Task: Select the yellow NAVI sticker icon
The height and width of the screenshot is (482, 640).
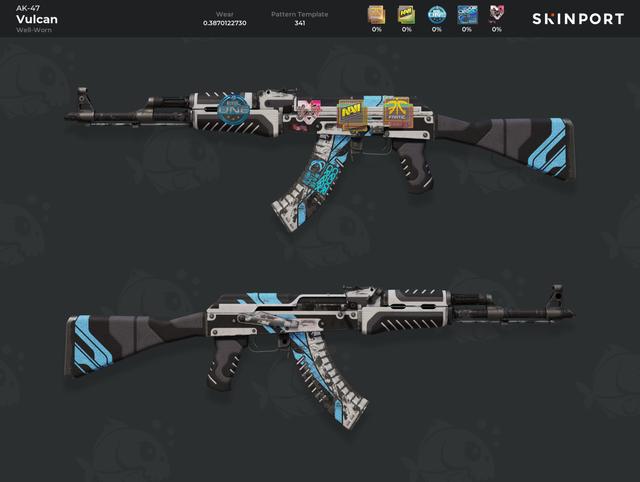Action: (x=407, y=14)
